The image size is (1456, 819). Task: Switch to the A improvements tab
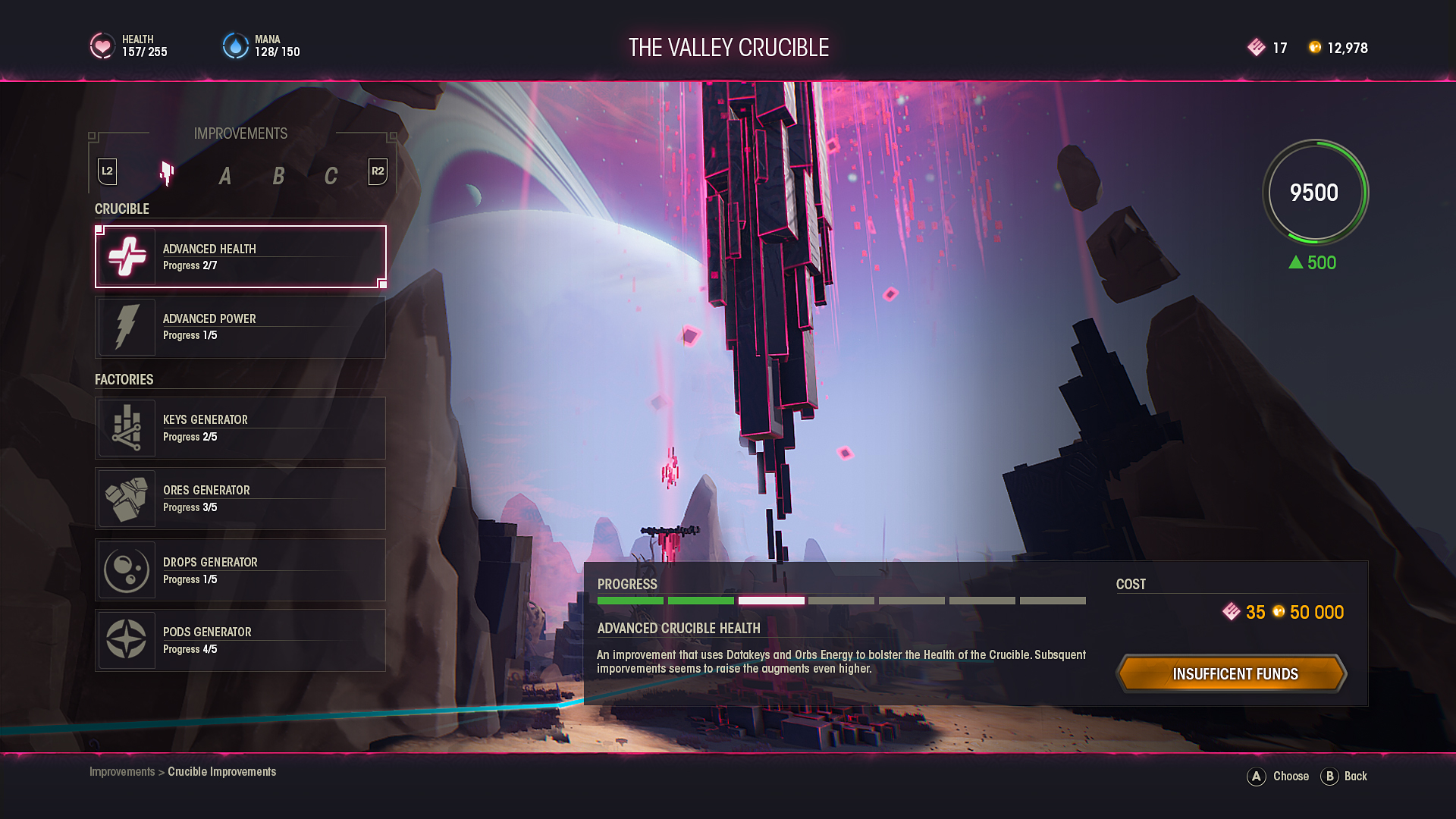tap(224, 176)
